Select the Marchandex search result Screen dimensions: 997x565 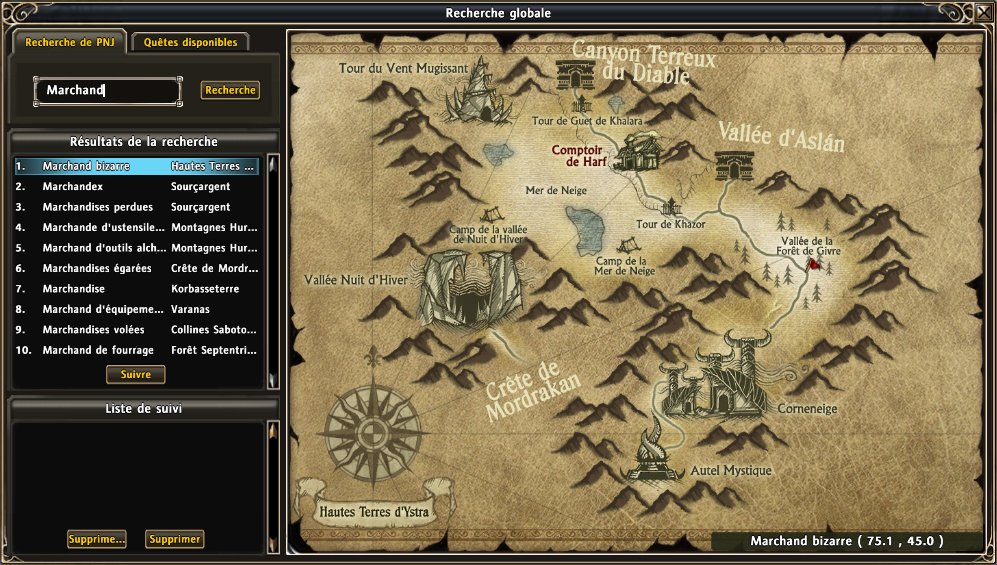coord(136,186)
